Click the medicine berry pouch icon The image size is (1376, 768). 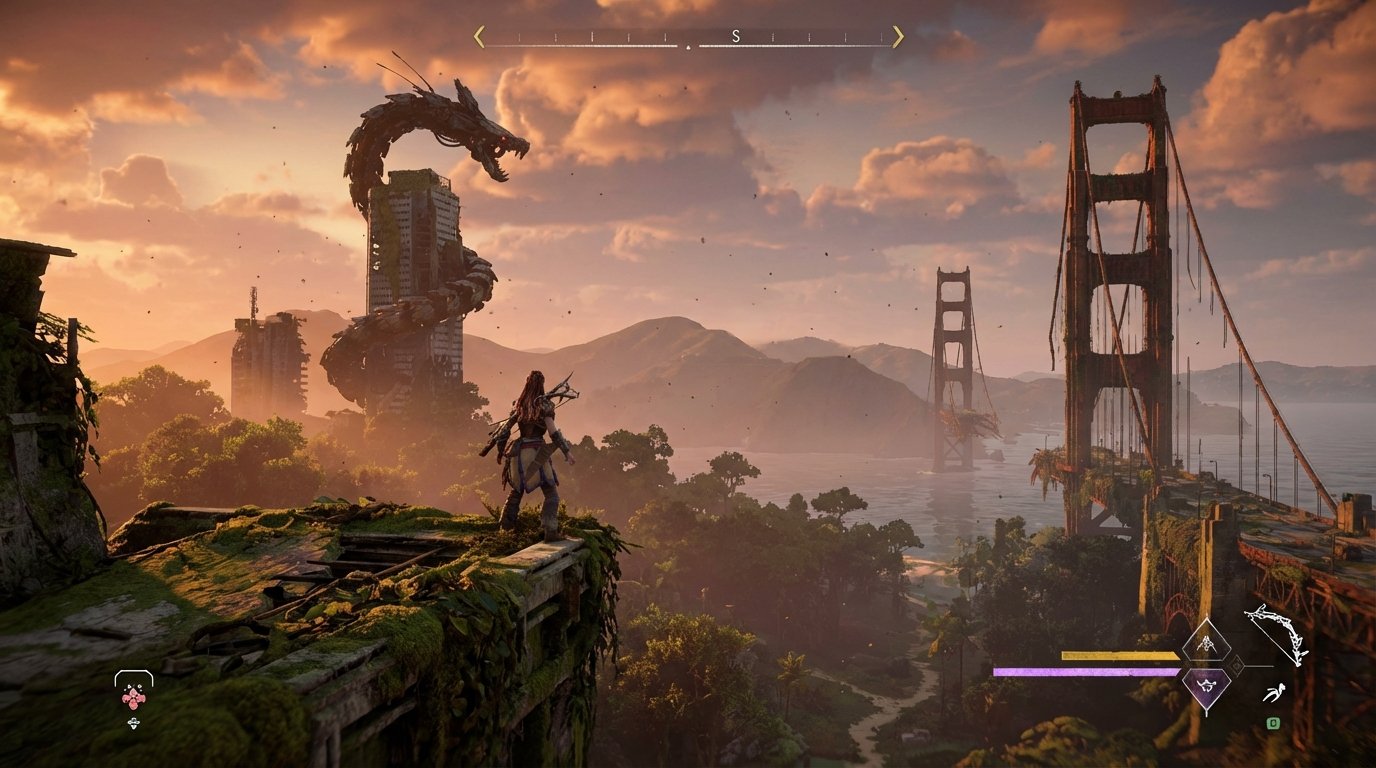(x=133, y=699)
